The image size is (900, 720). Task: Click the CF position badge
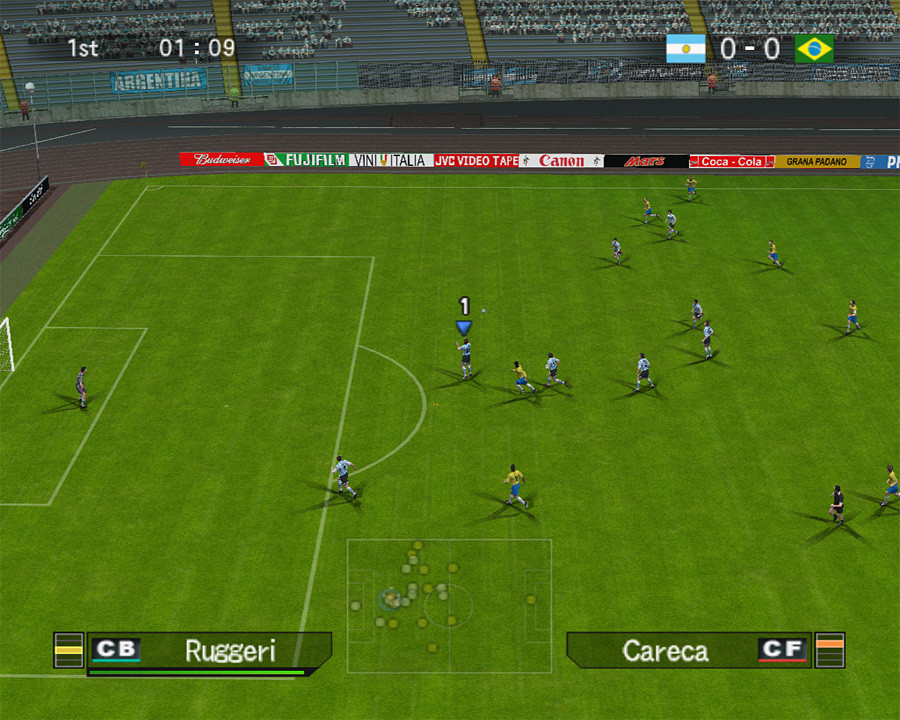click(x=782, y=650)
